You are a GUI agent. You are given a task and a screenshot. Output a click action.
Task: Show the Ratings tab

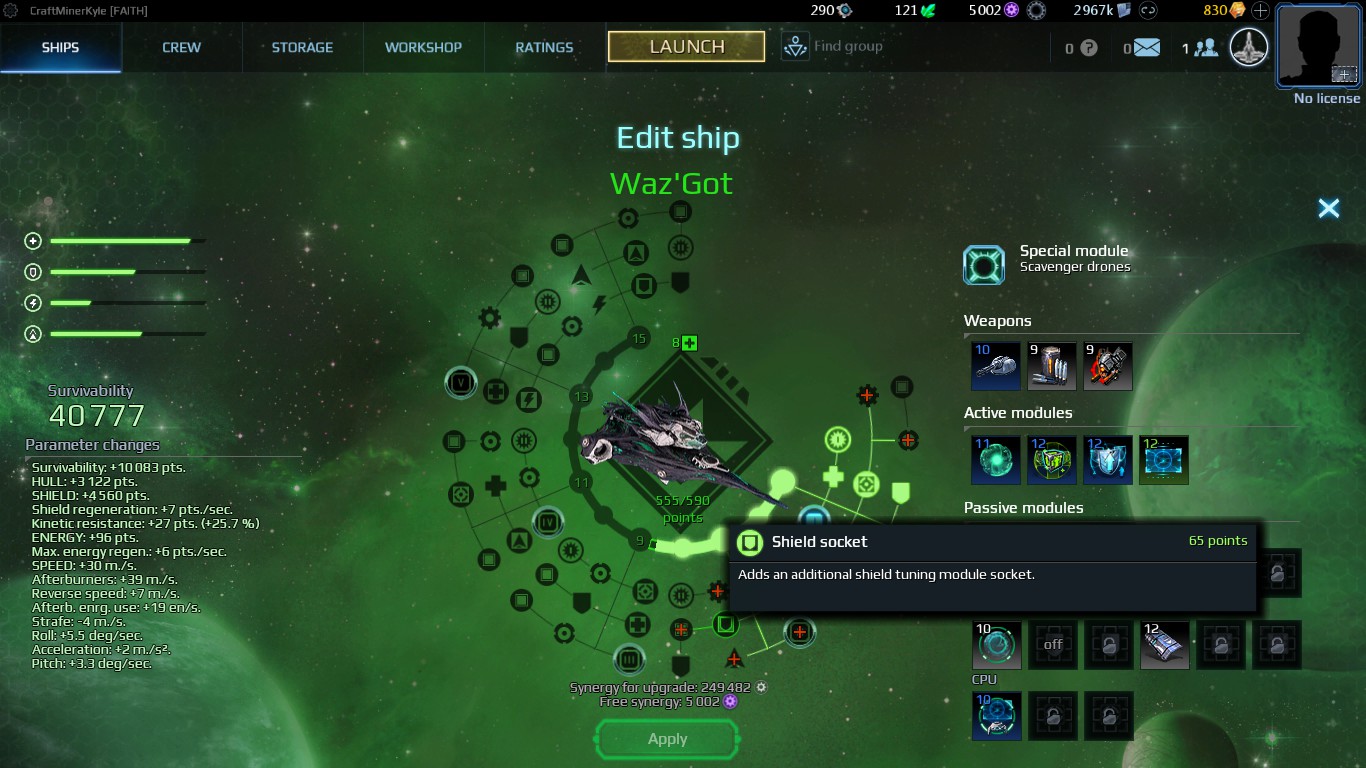544,47
